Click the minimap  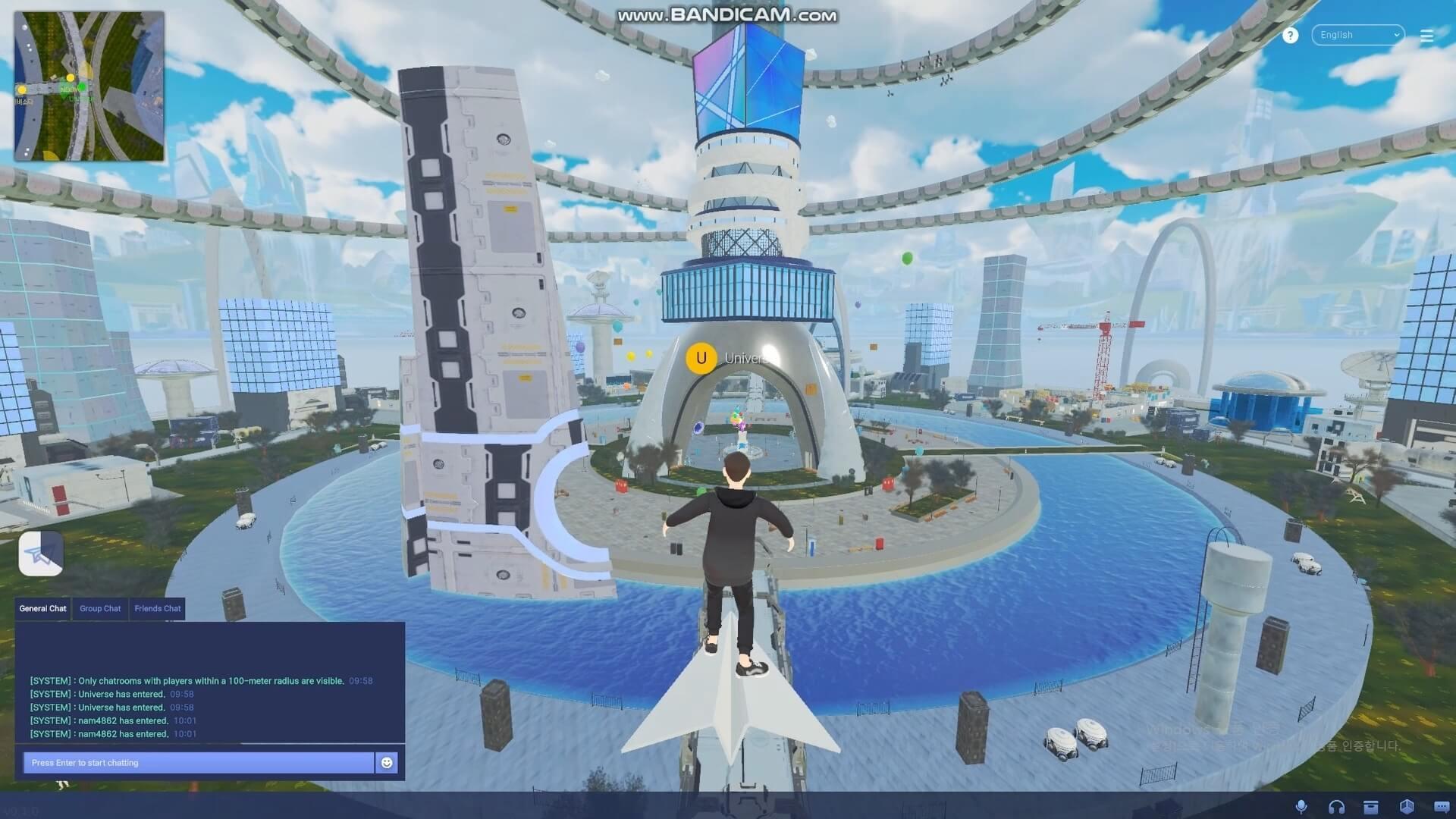(x=89, y=86)
